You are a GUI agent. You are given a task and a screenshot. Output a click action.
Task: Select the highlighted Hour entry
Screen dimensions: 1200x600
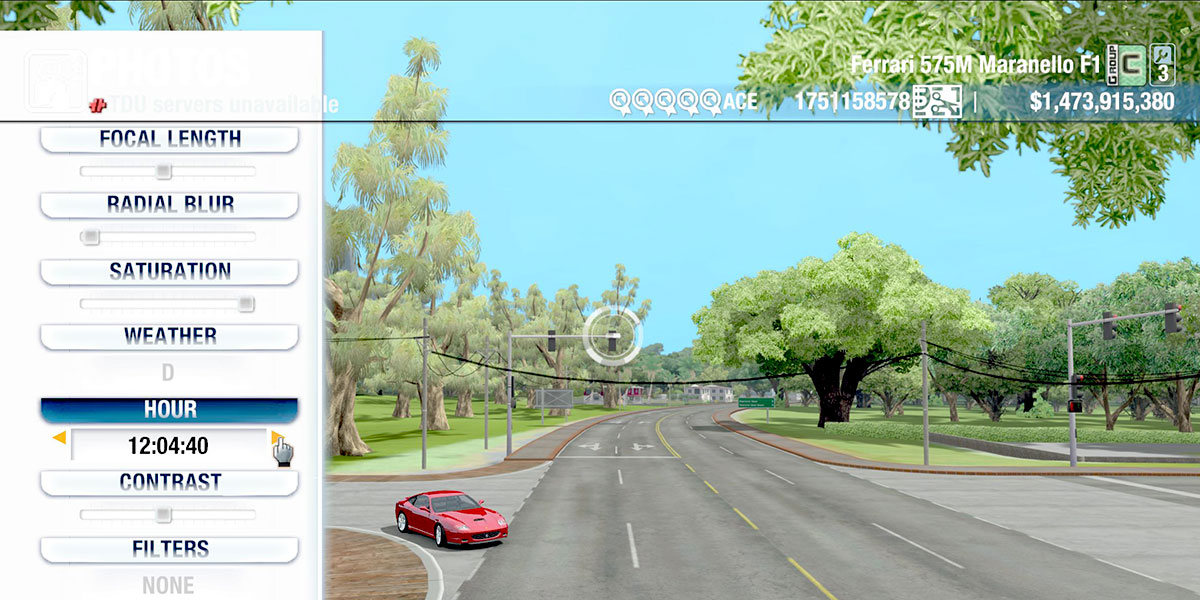[x=169, y=410]
